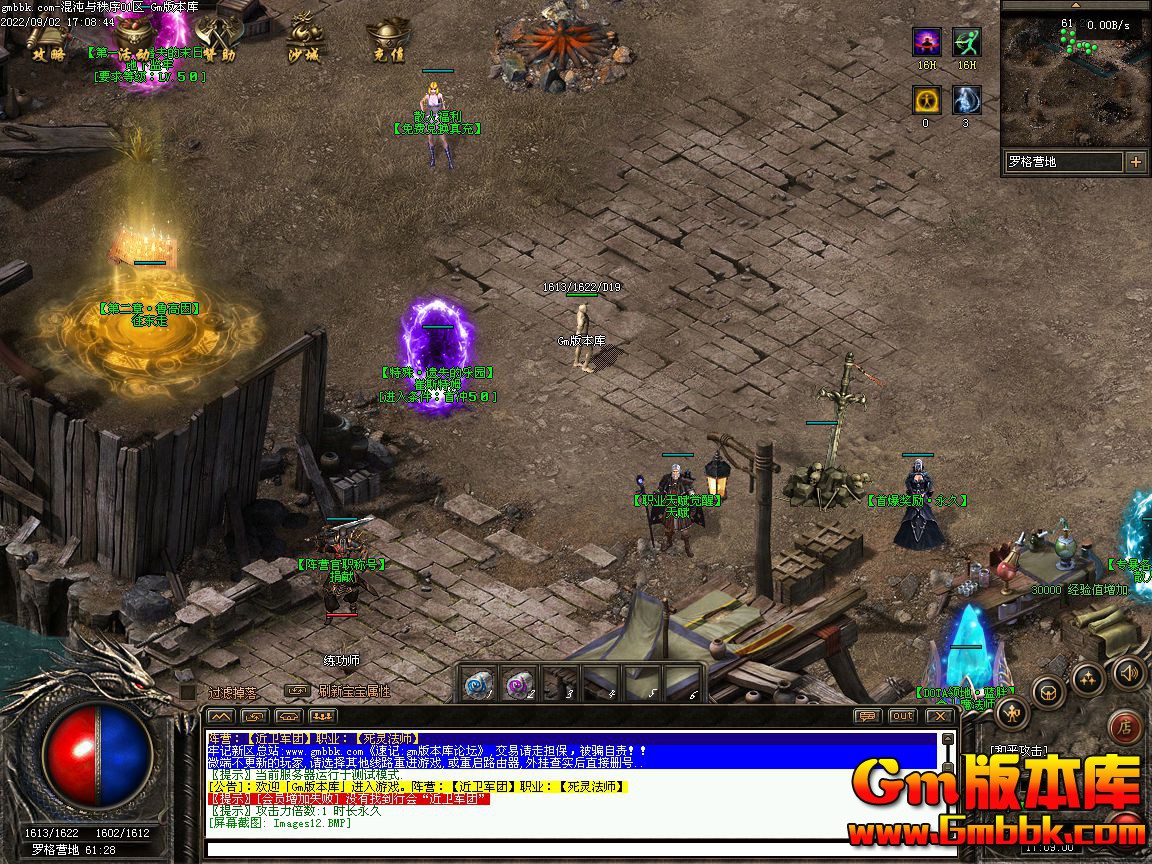Open the 赞助 crossed-axes sponsor menu
The image size is (1152, 864).
(x=214, y=40)
